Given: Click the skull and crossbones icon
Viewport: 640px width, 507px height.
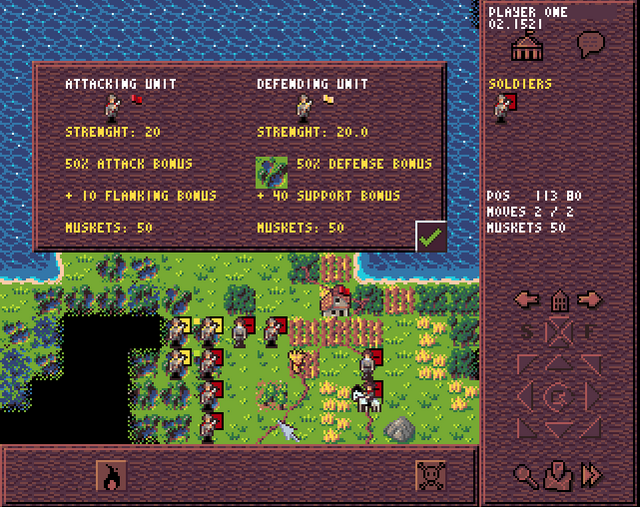Looking at the screenshot, I should 431,476.
